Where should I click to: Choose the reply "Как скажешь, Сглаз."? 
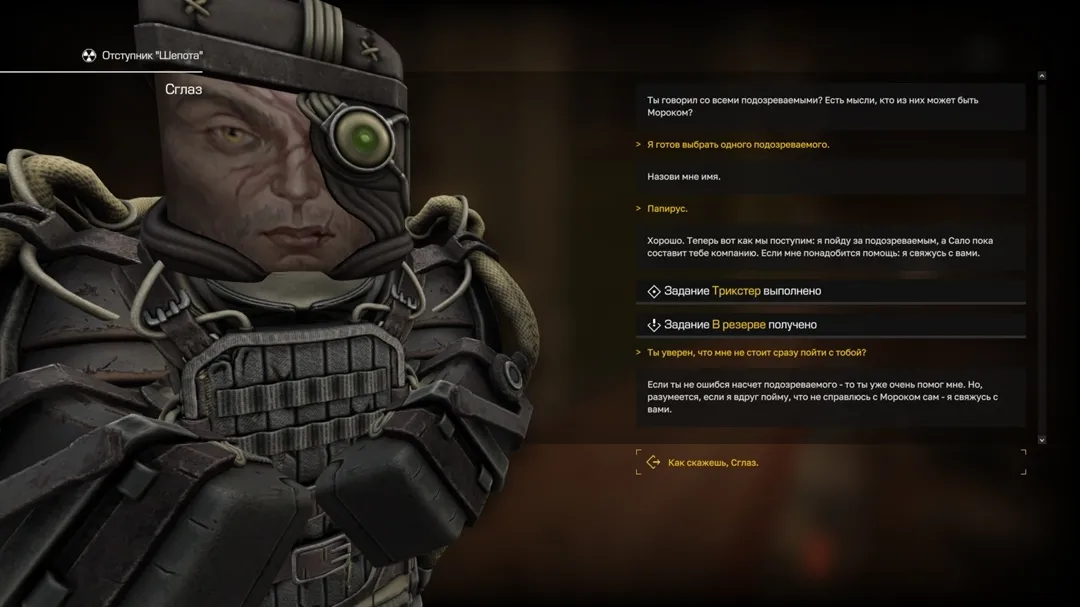coord(713,463)
